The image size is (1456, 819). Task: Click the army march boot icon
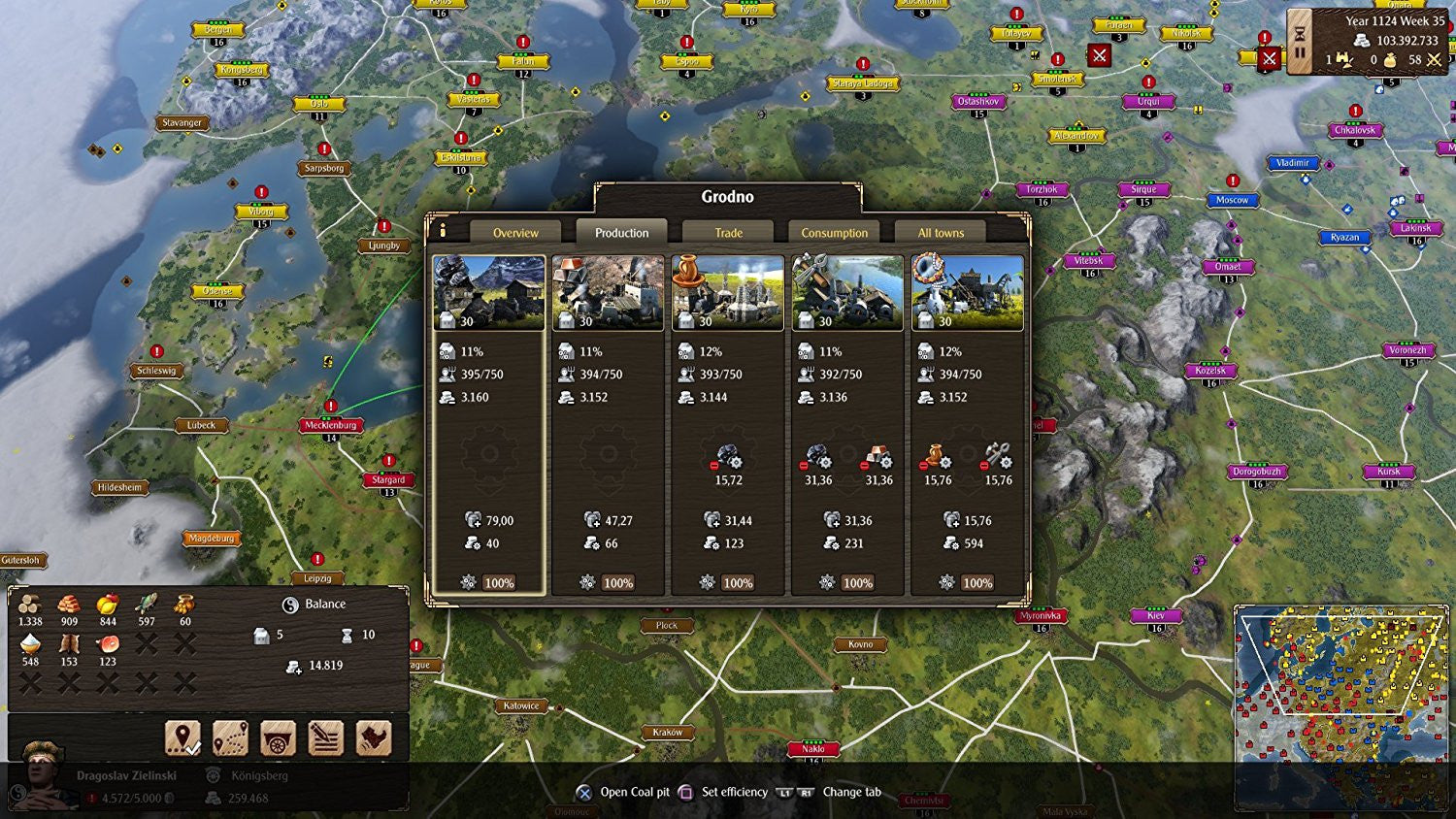[374, 738]
